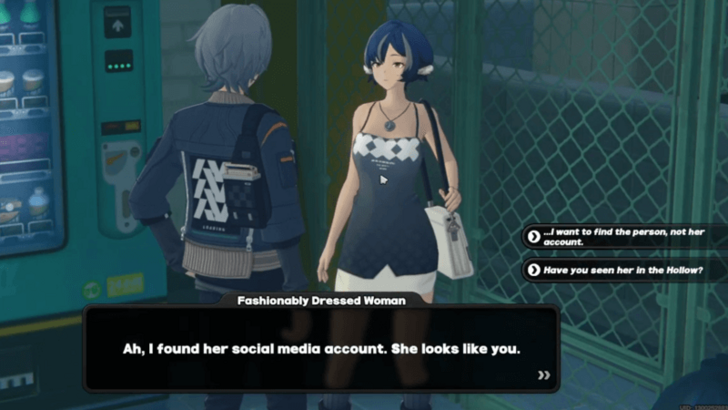Advance dialogue with the double-arrow icon
Screen dimensions: 728x410
click(x=544, y=375)
